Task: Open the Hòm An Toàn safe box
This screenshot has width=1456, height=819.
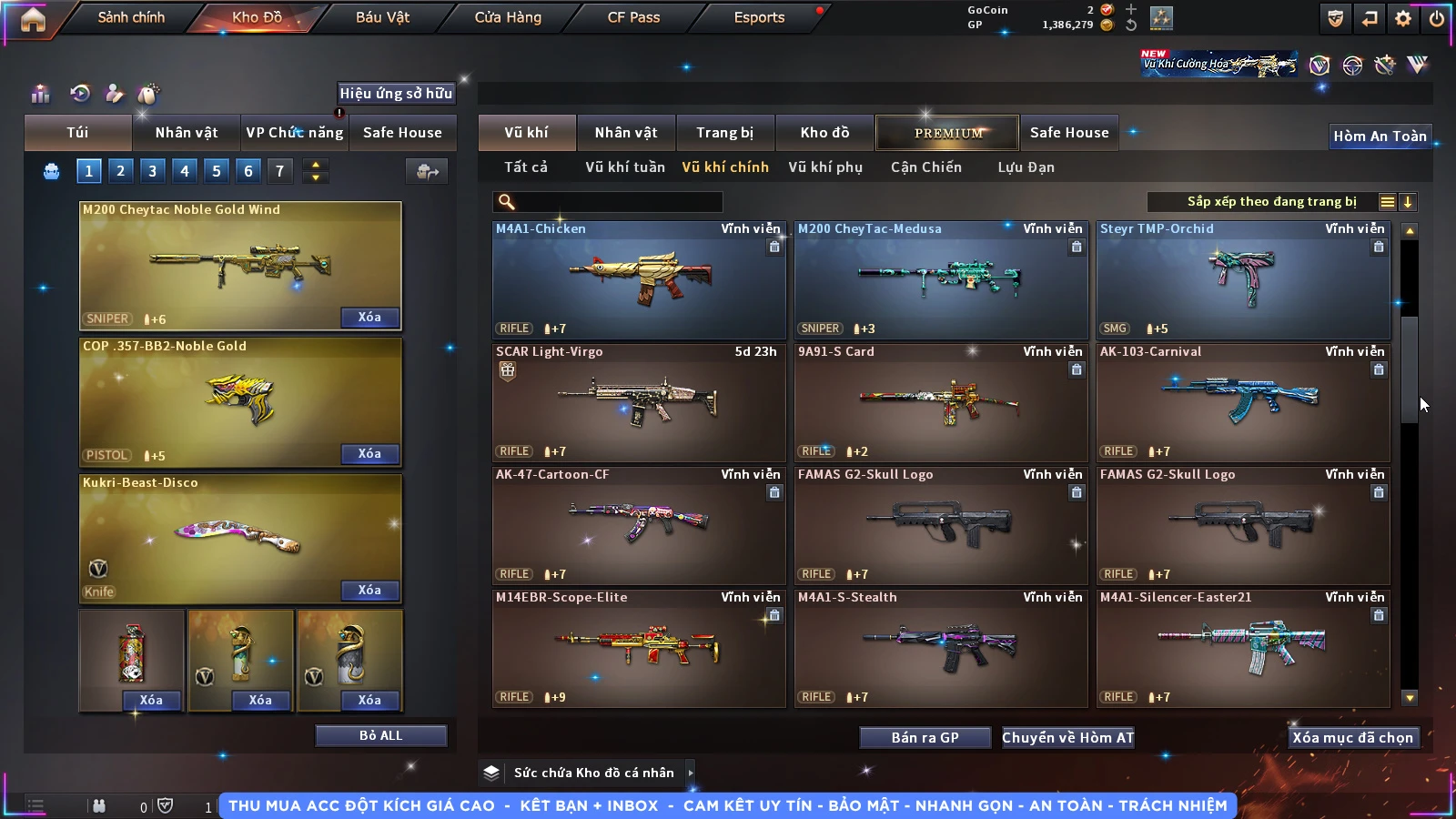Action: 1380,136
